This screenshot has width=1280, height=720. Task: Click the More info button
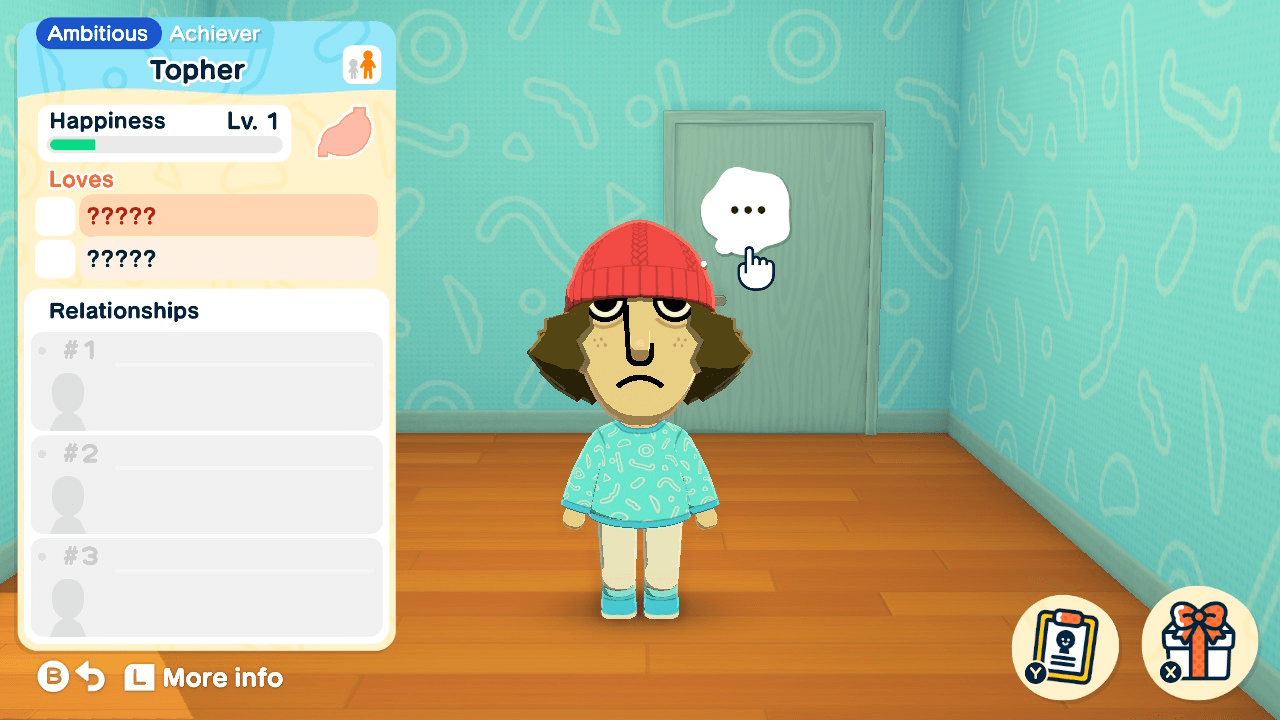(x=203, y=678)
